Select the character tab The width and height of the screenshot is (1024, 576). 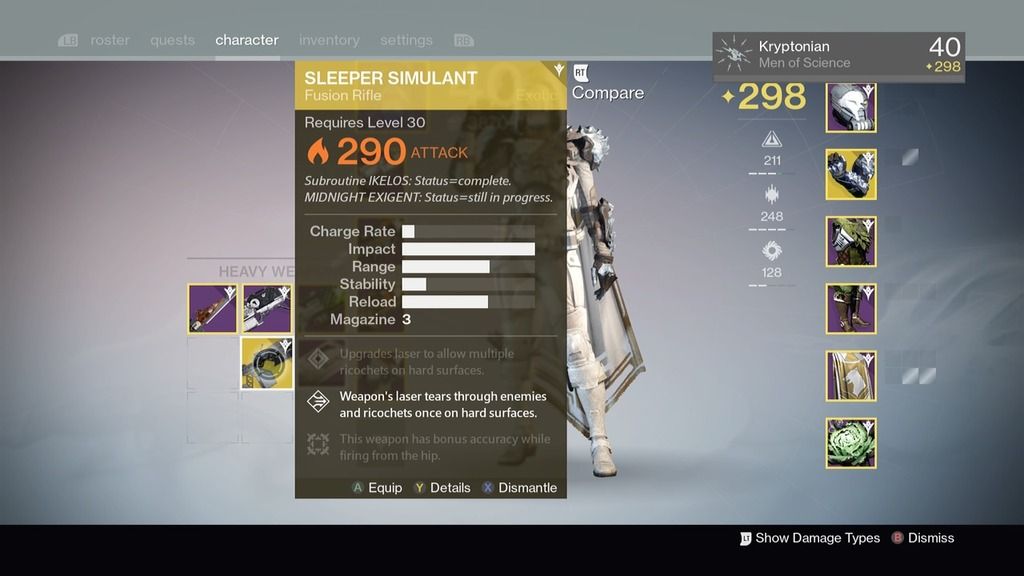click(x=247, y=40)
